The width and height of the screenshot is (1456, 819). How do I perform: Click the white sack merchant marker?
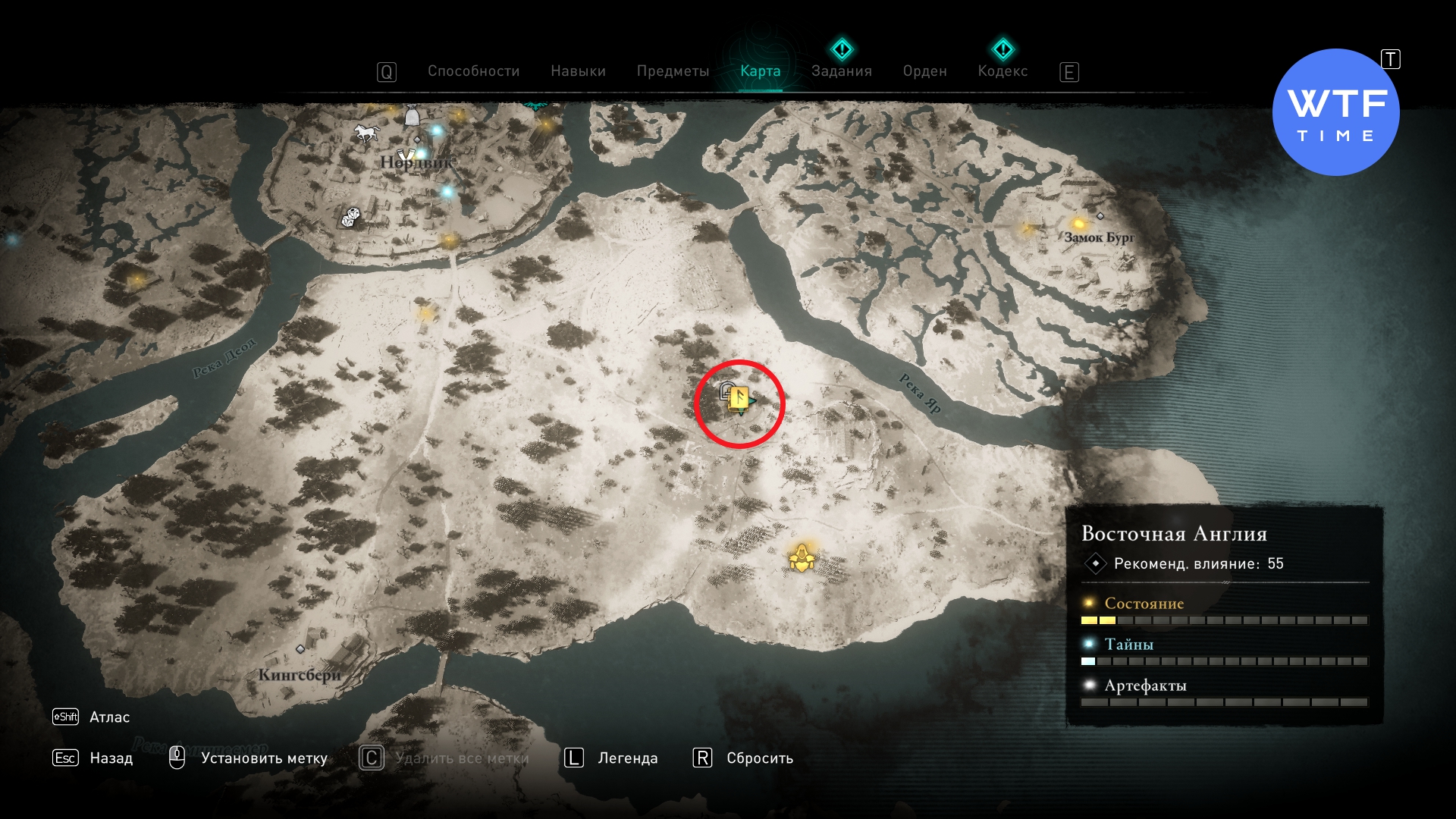pos(412,116)
